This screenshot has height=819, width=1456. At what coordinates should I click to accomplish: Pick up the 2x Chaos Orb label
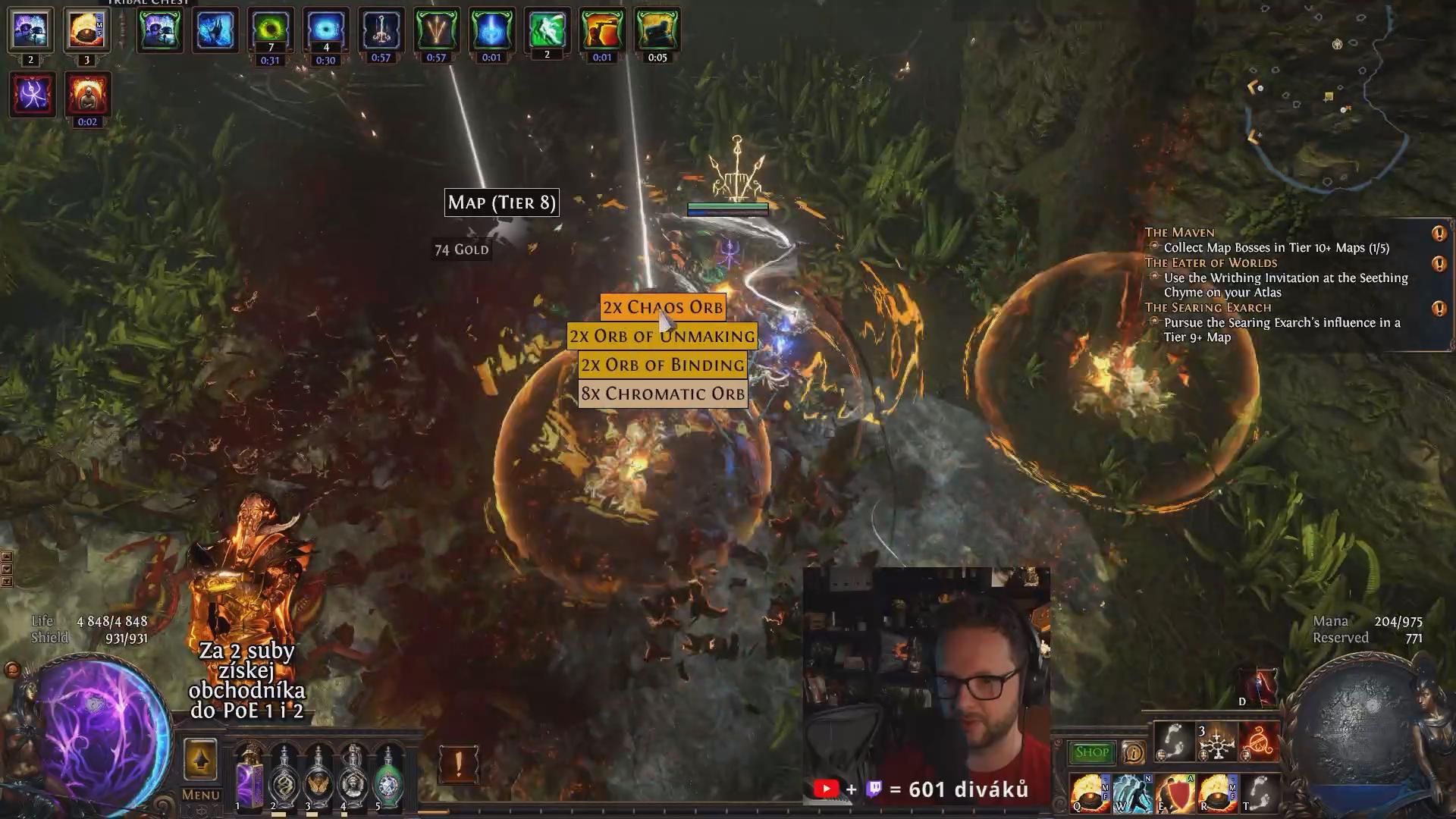[663, 307]
